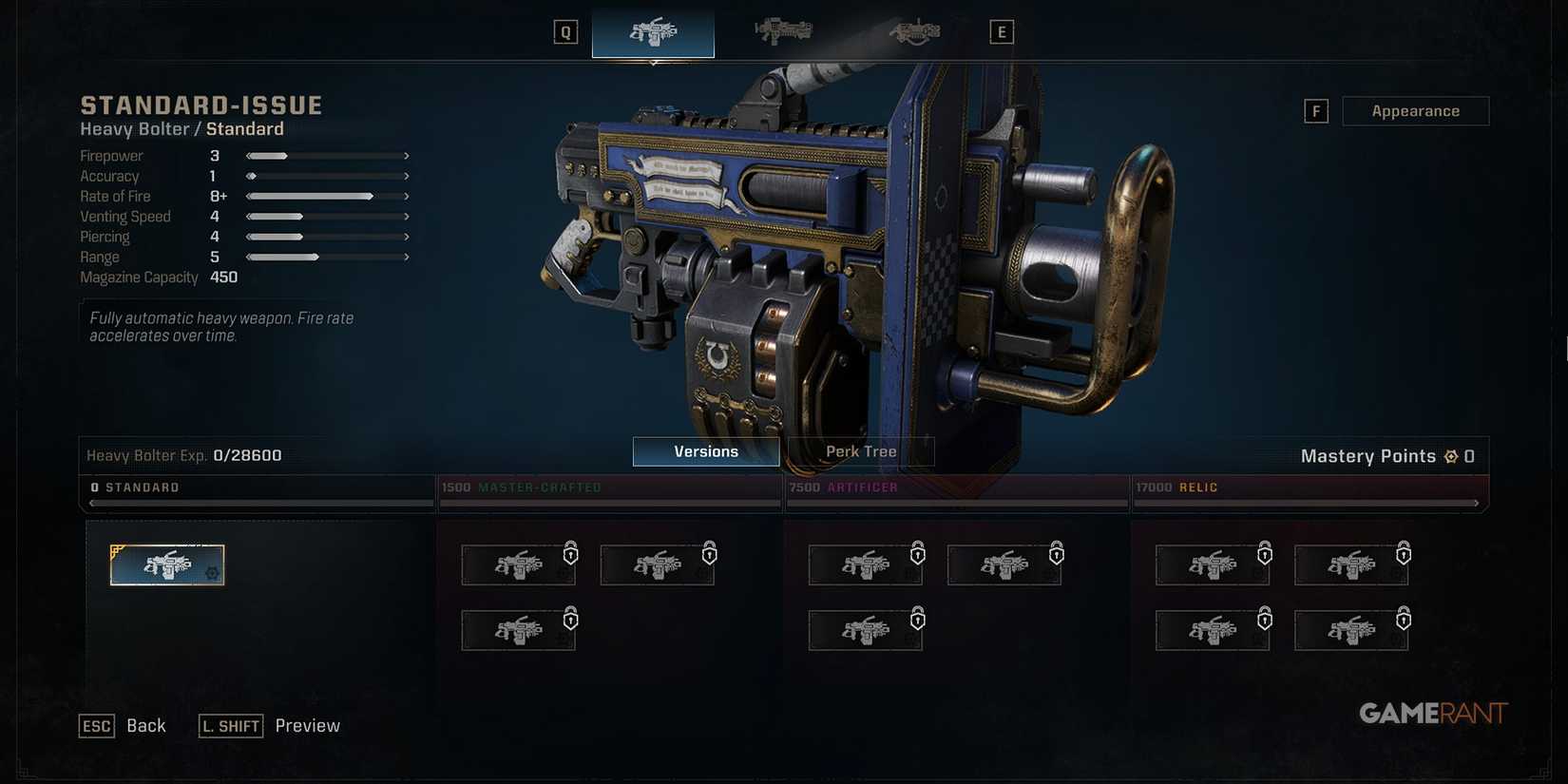Viewport: 1568px width, 784px height.
Task: Open the Appearance menu
Action: (1416, 110)
